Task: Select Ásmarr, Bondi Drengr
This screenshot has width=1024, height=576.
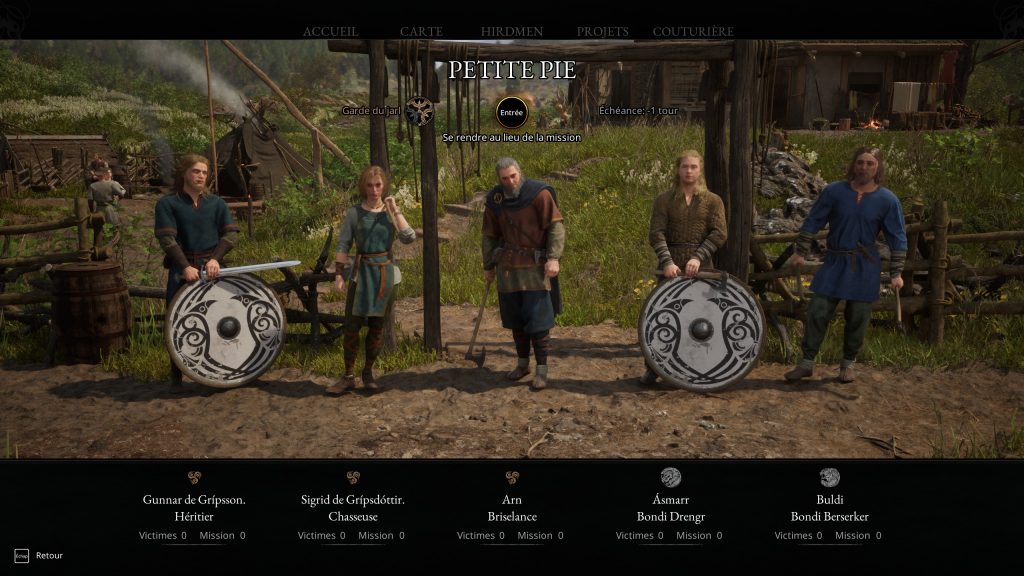Action: pos(671,507)
